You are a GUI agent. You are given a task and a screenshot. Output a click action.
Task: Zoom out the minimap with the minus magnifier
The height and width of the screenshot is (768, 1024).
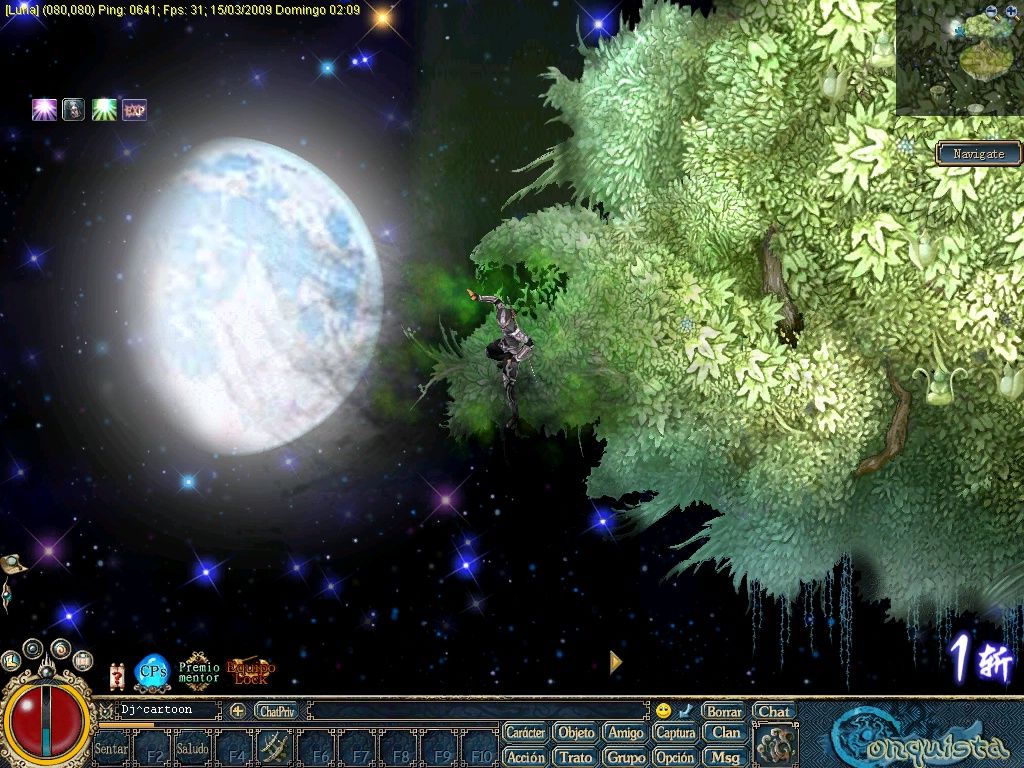click(x=991, y=13)
